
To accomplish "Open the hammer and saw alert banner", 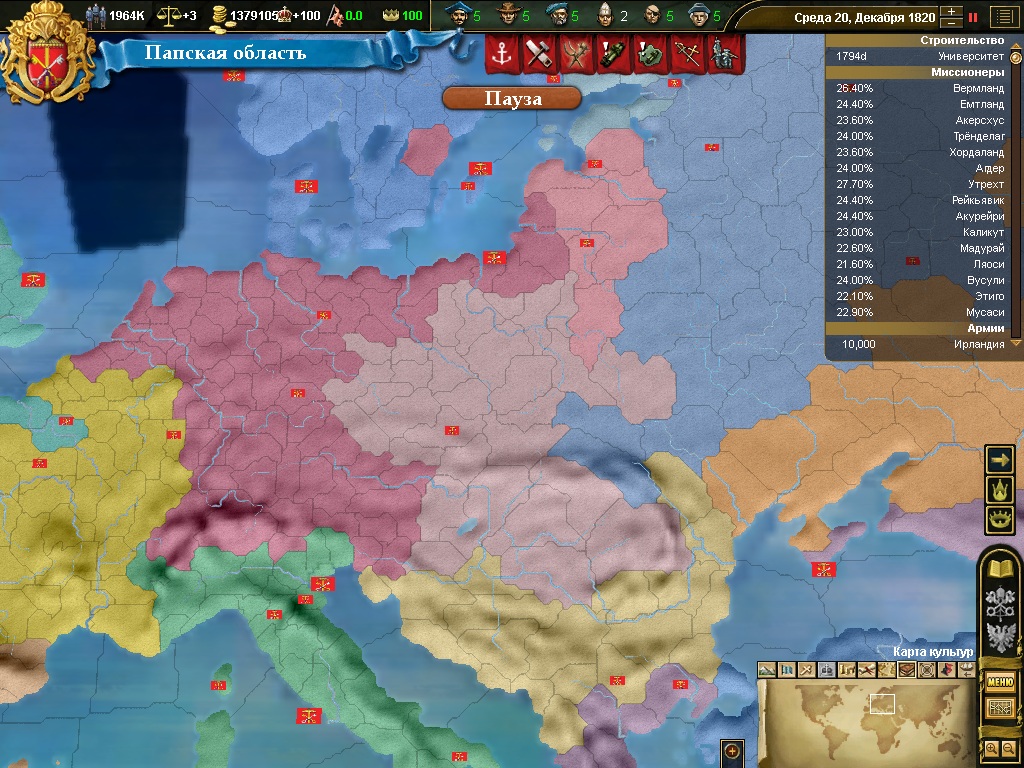I will 538,55.
